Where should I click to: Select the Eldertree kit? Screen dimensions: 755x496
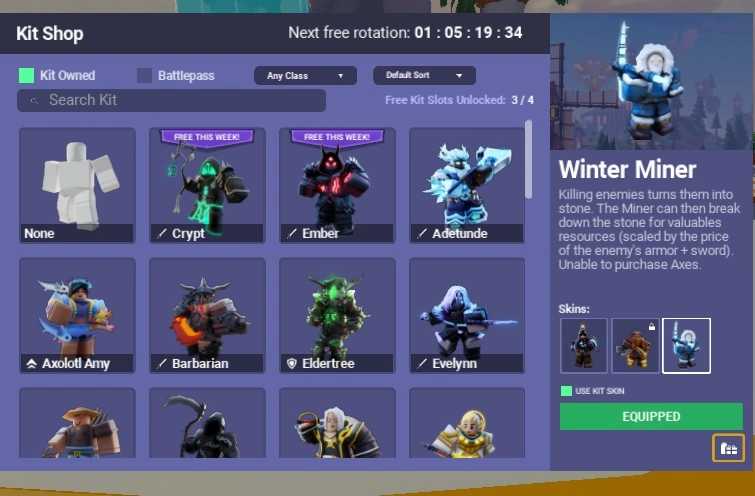(337, 315)
